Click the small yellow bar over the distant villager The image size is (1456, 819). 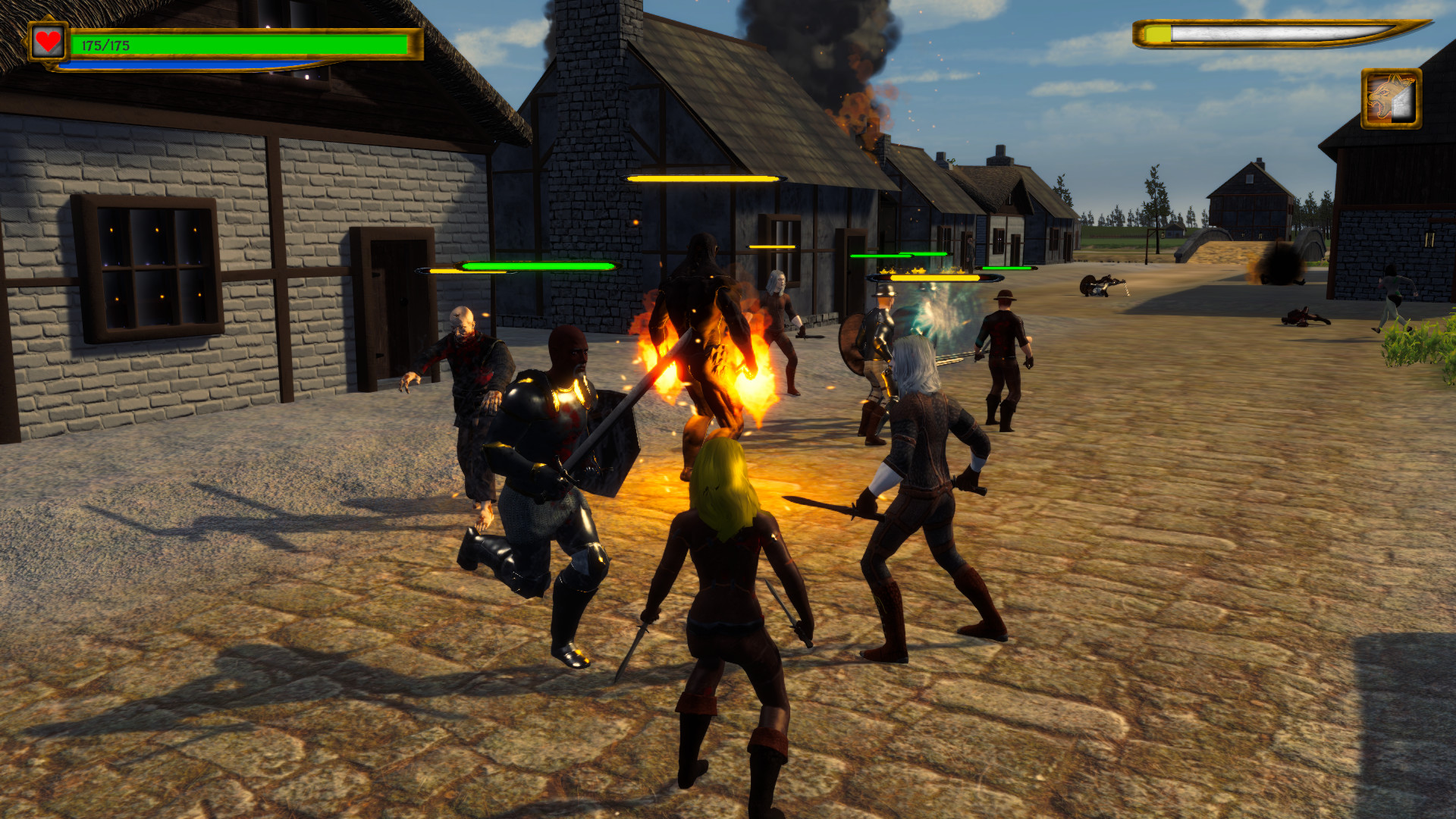pos(773,246)
